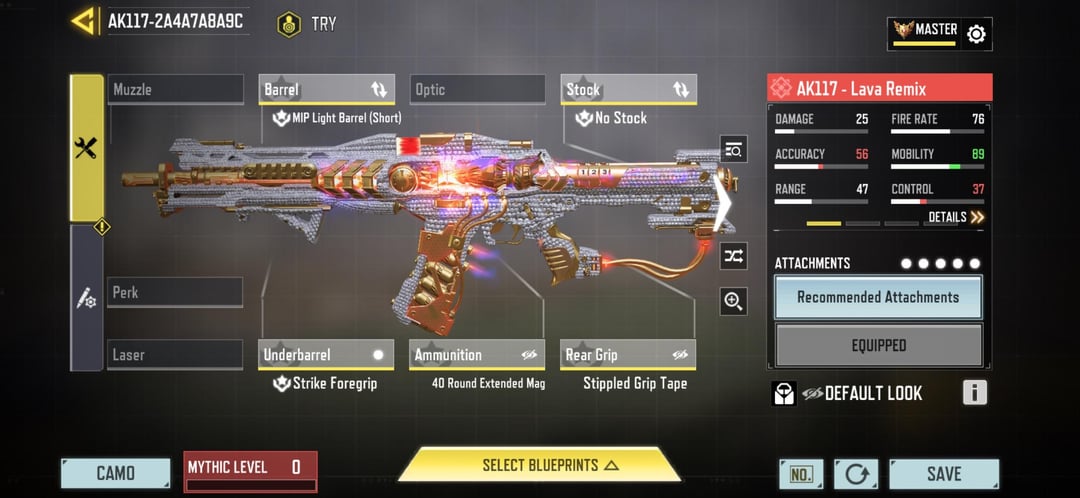Apply Recommended Attachments
Viewport: 1080px width, 498px height.
tap(878, 297)
